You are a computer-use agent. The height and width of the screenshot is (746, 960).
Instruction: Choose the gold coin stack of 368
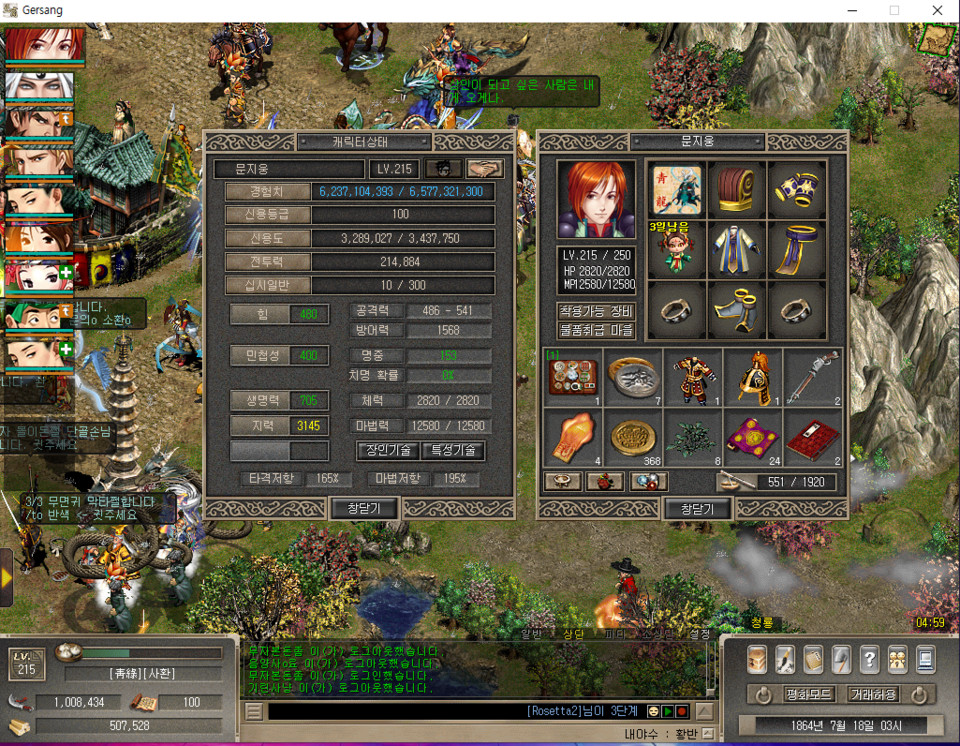(633, 438)
